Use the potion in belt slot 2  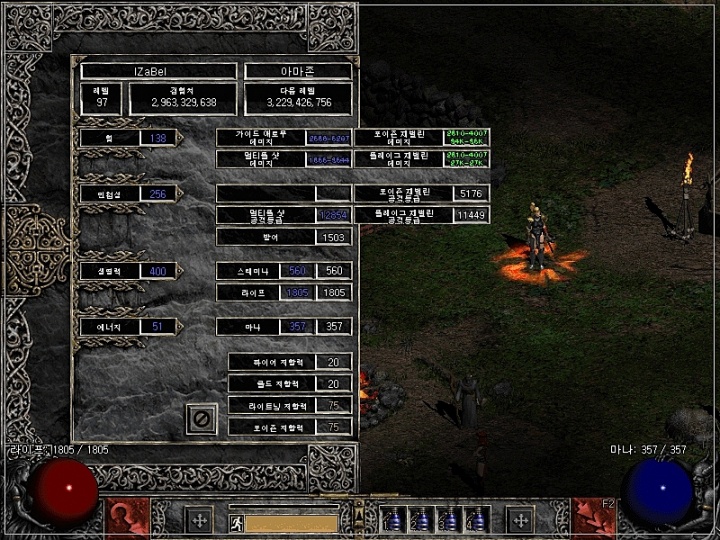click(424, 521)
